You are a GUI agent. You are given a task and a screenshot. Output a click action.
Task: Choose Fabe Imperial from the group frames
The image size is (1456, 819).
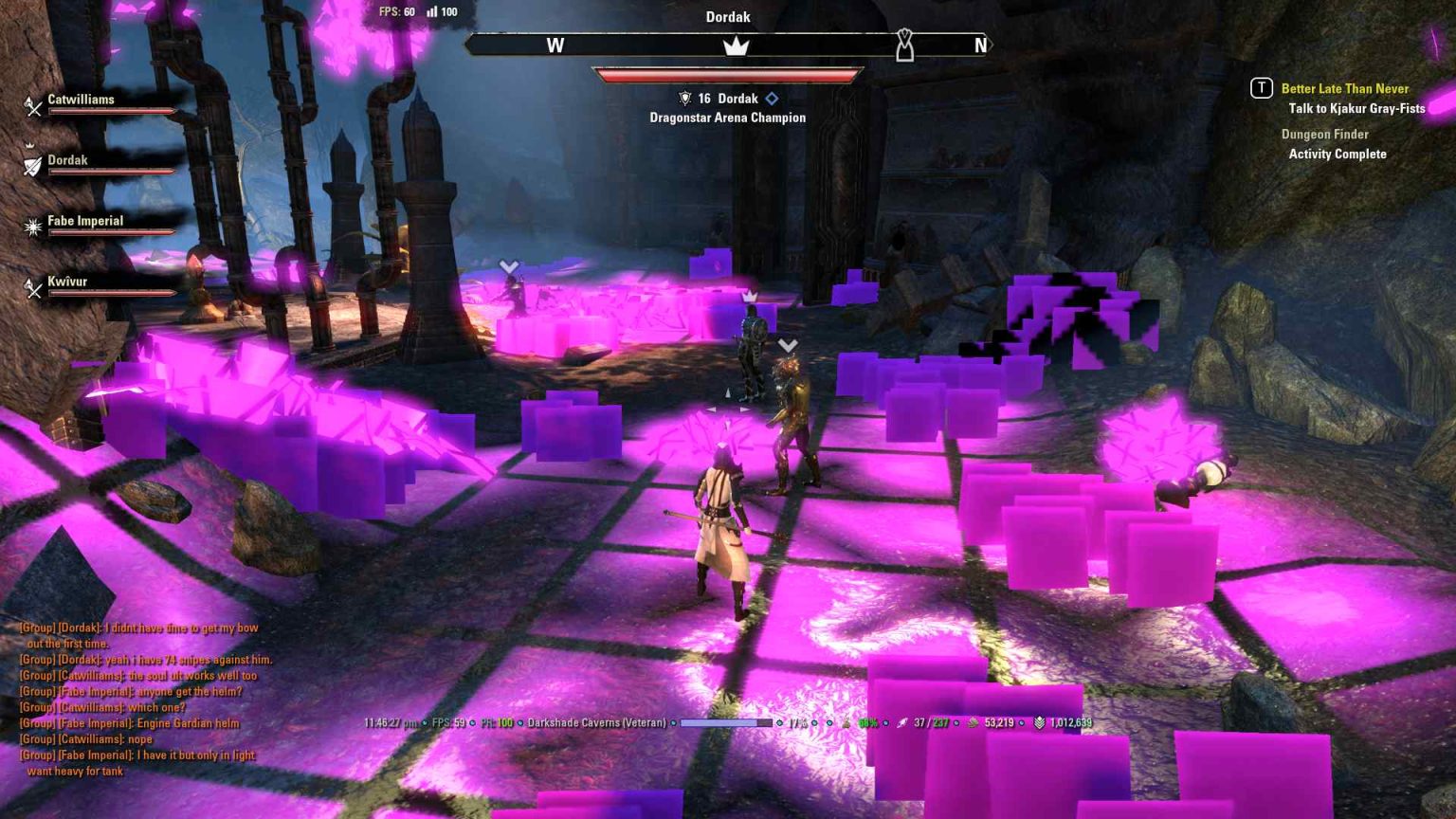coord(85,222)
